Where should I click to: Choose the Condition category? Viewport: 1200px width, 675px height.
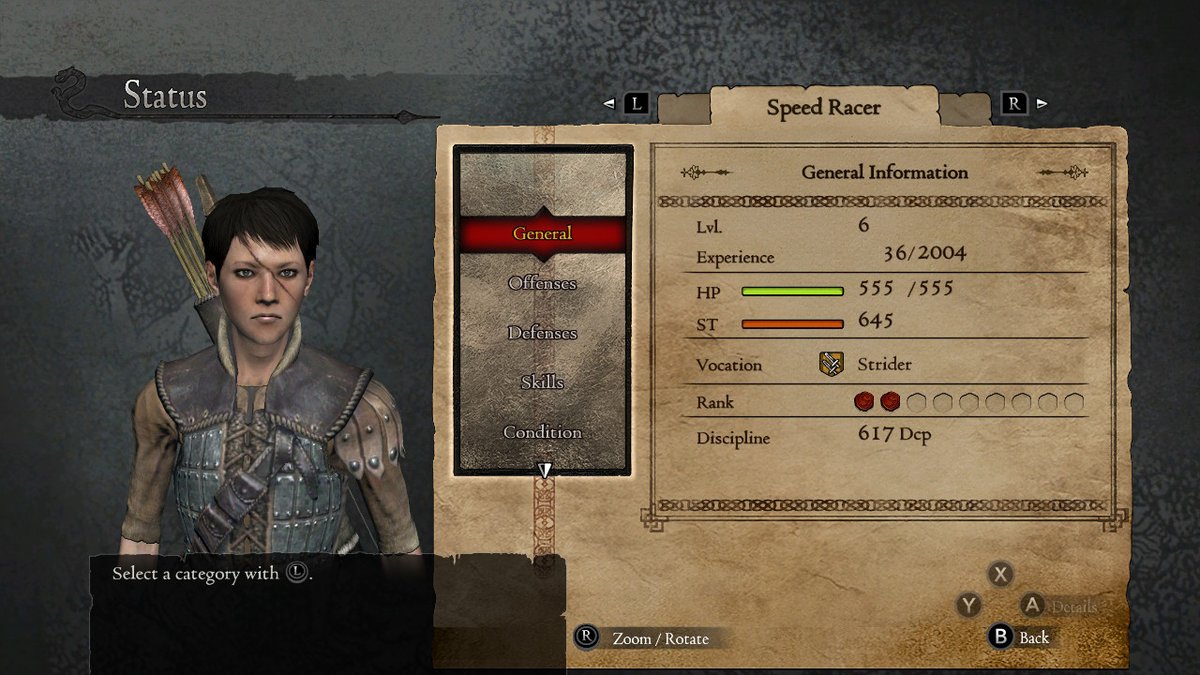point(543,433)
